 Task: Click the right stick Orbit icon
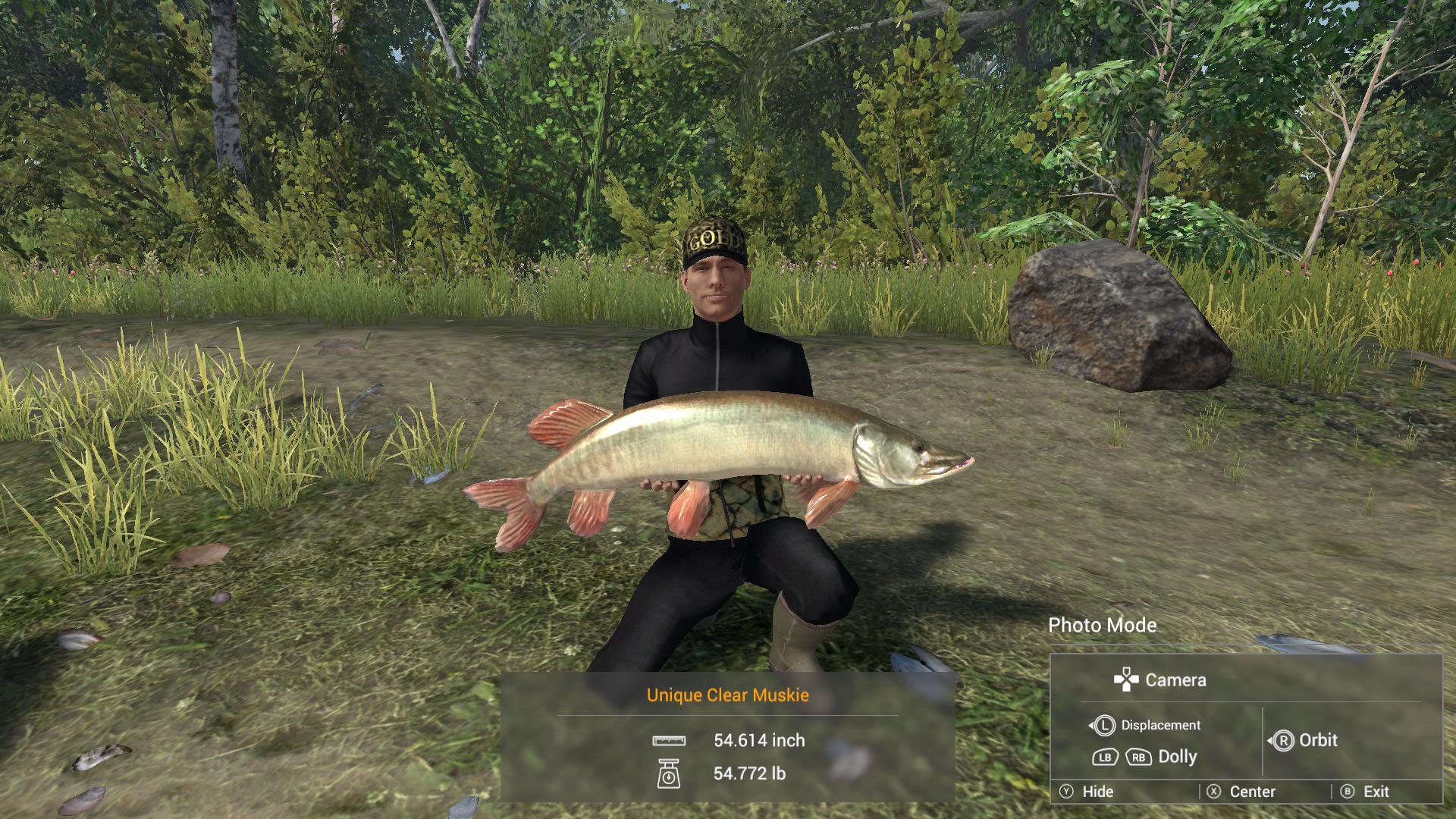point(1285,740)
